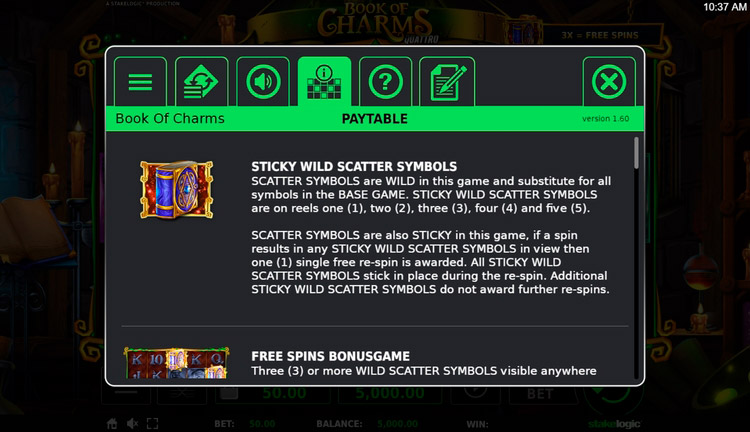Image resolution: width=750 pixels, height=432 pixels.
Task: Close the paytable panel
Action: tap(608, 82)
